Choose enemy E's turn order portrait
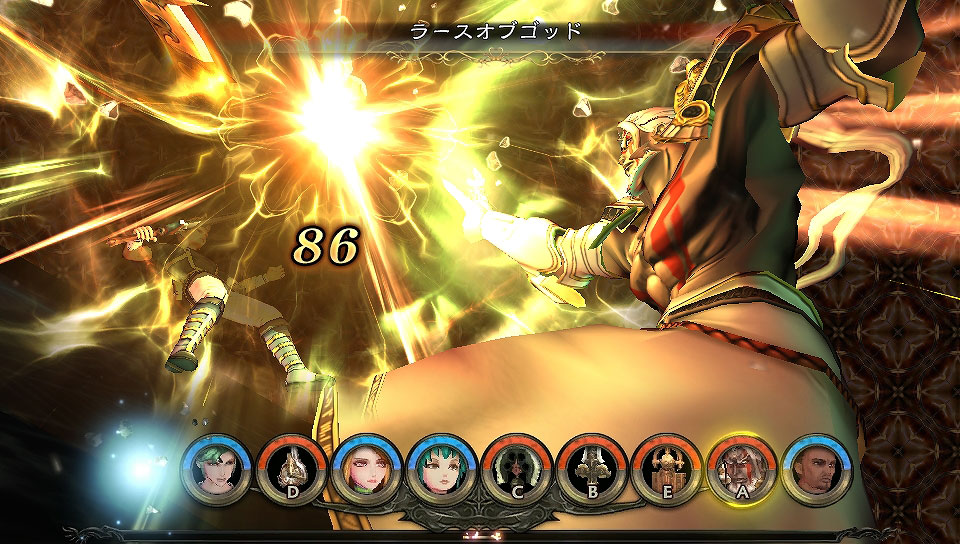 coord(667,468)
